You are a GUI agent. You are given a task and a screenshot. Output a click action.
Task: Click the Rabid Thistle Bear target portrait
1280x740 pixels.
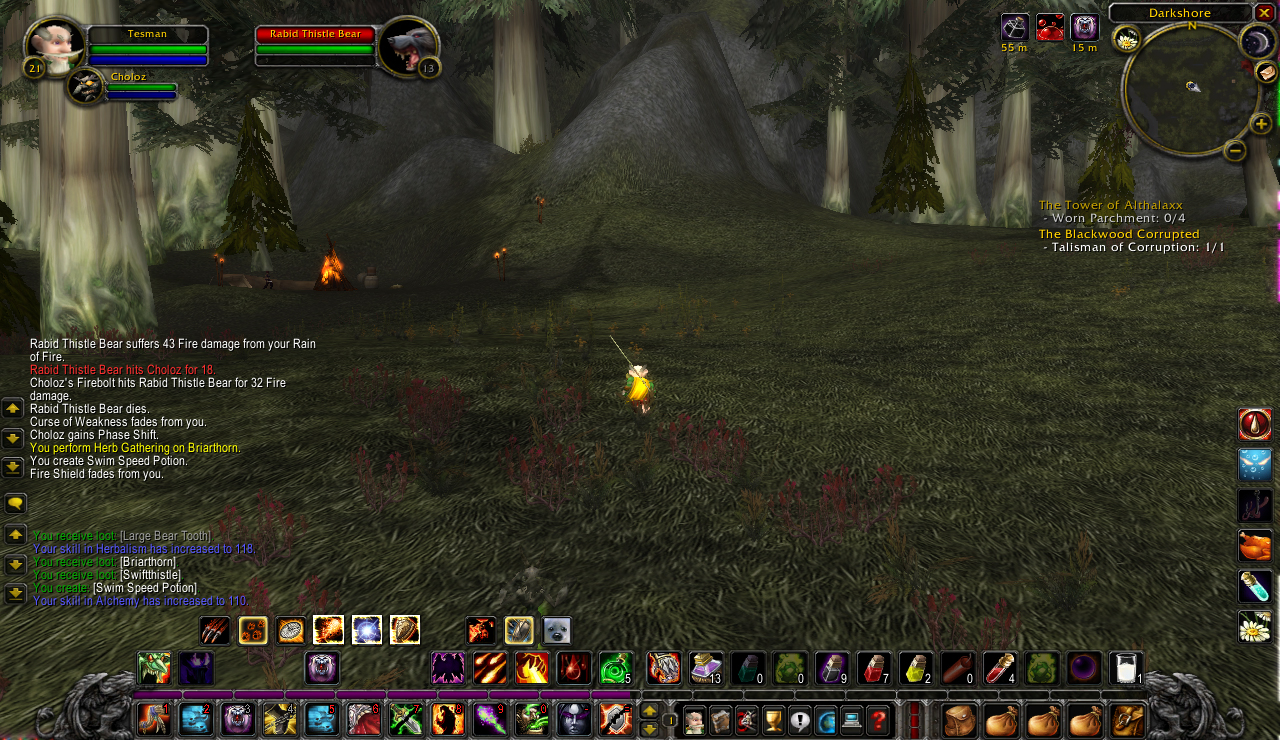click(407, 44)
